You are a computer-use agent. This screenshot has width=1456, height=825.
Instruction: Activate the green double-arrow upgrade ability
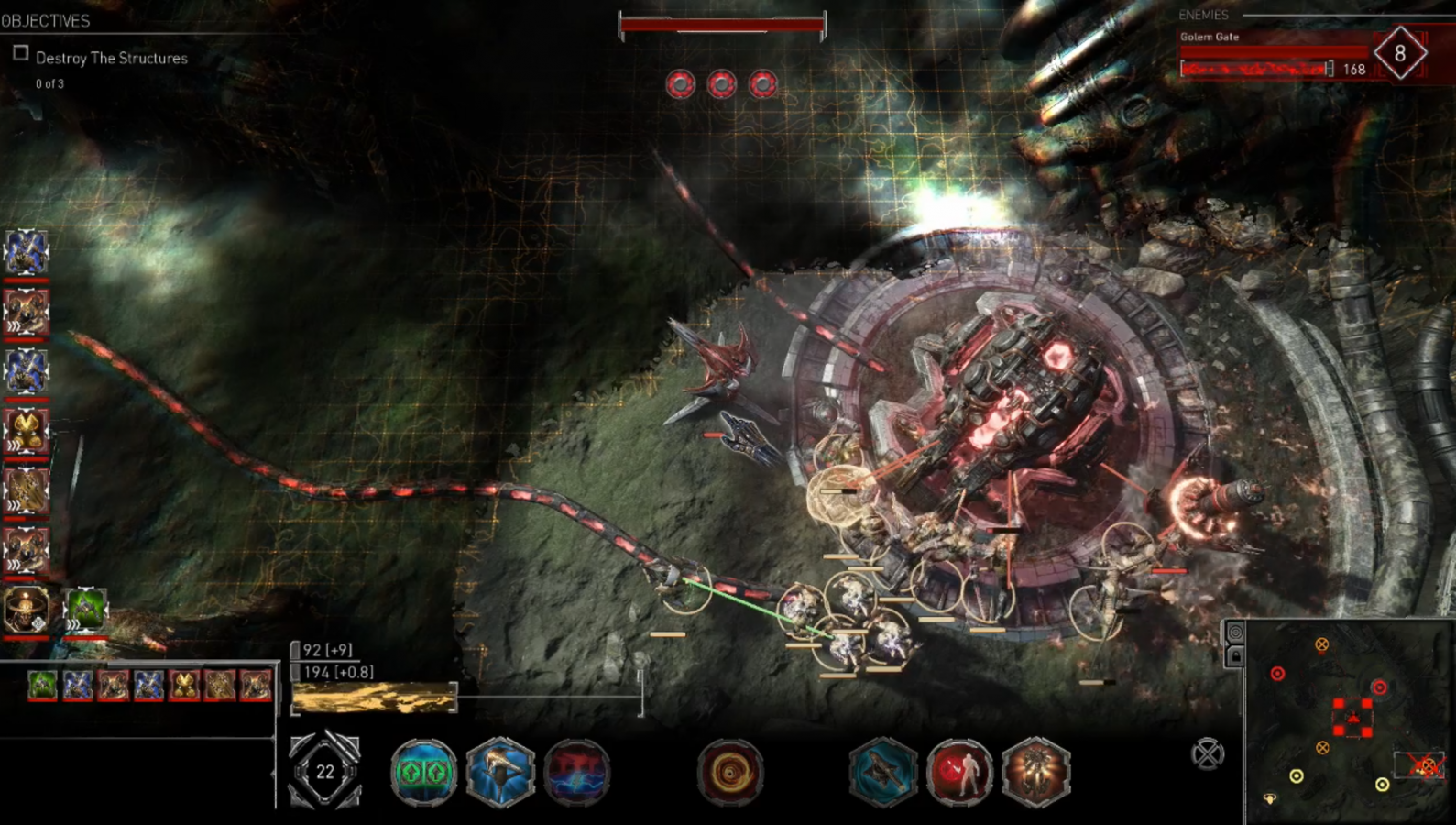click(423, 772)
